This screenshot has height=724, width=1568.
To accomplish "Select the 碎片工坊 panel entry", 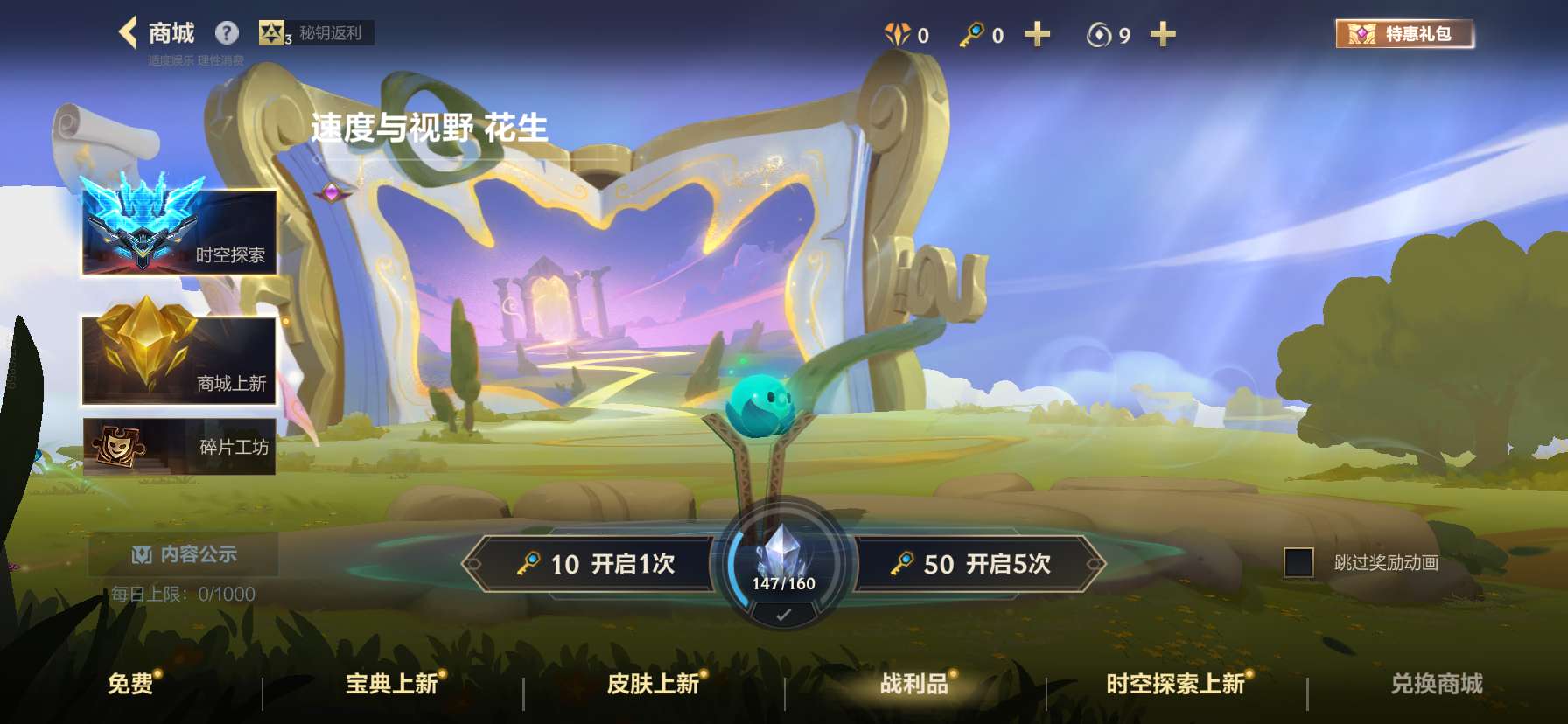I will tap(178, 447).
